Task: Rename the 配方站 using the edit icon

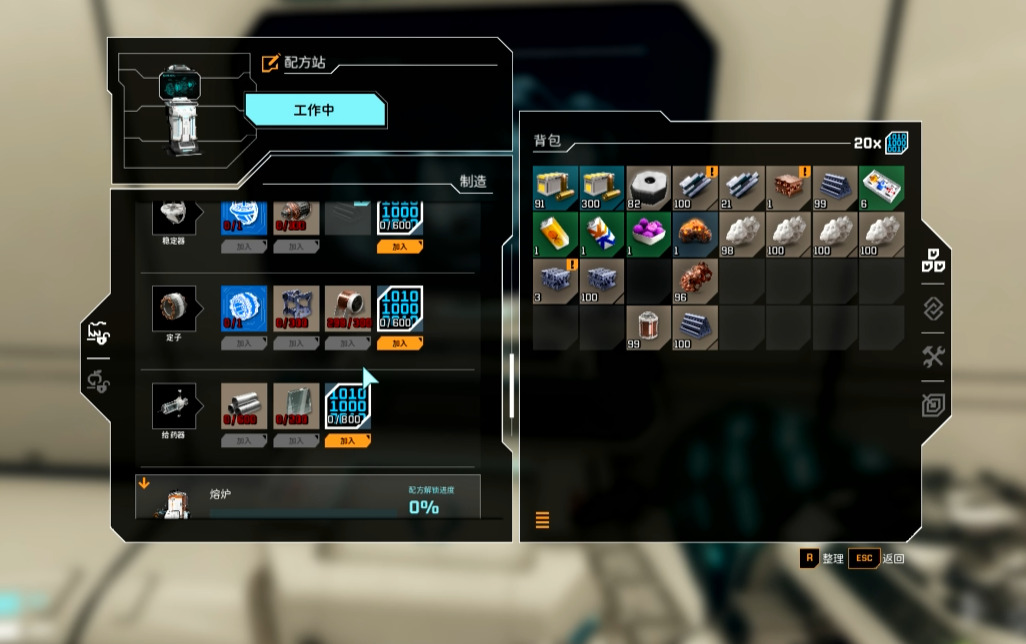Action: [x=270, y=63]
